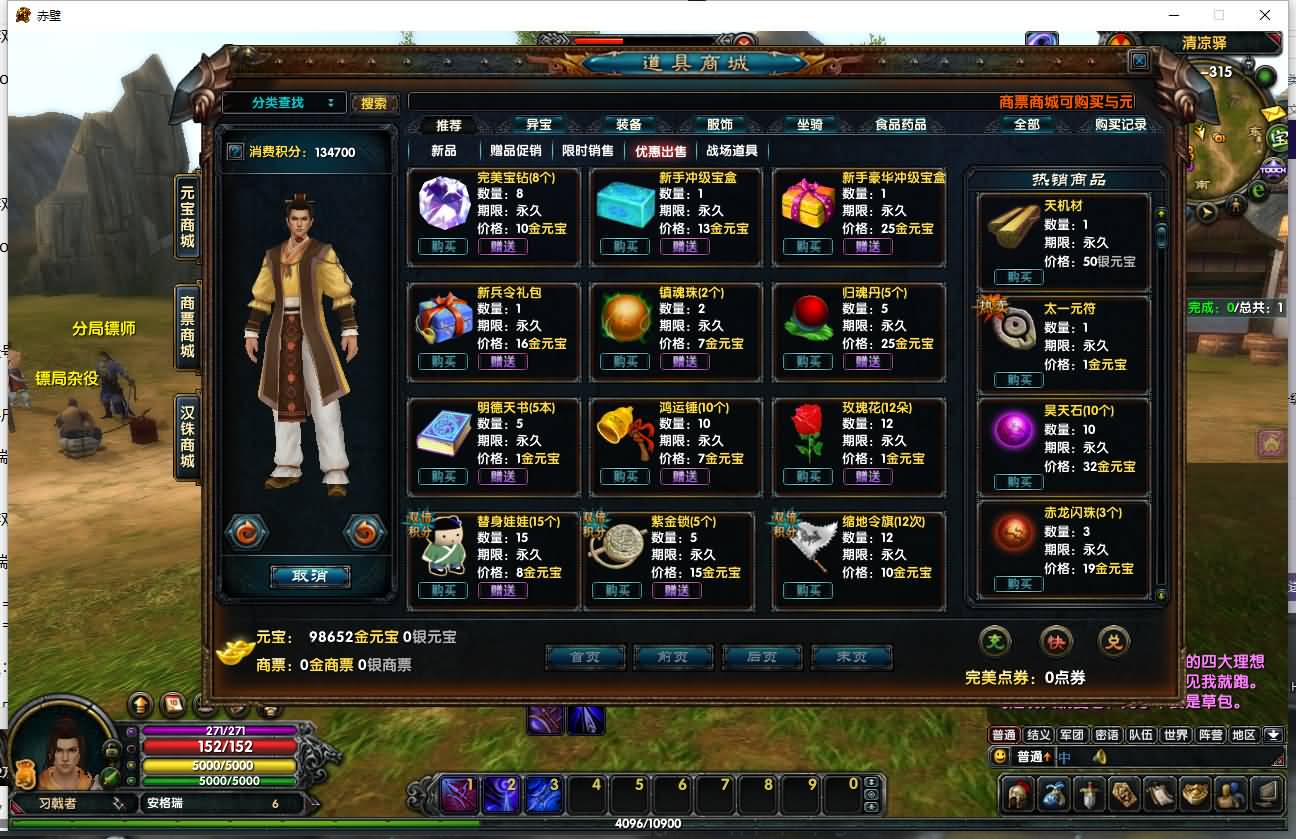Click the 搜索 button
Image resolution: width=1296 pixels, height=839 pixels.
374,103
